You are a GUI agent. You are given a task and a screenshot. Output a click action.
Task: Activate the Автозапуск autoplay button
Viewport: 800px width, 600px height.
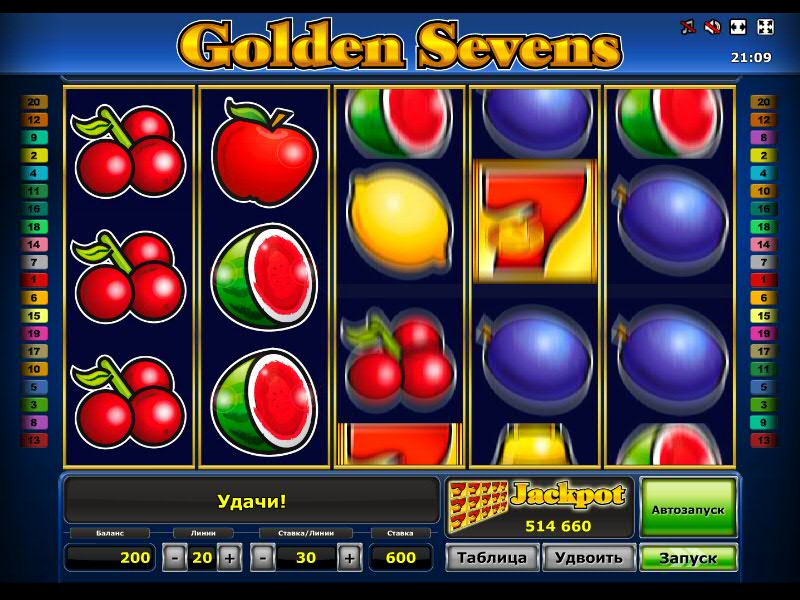[x=688, y=508]
